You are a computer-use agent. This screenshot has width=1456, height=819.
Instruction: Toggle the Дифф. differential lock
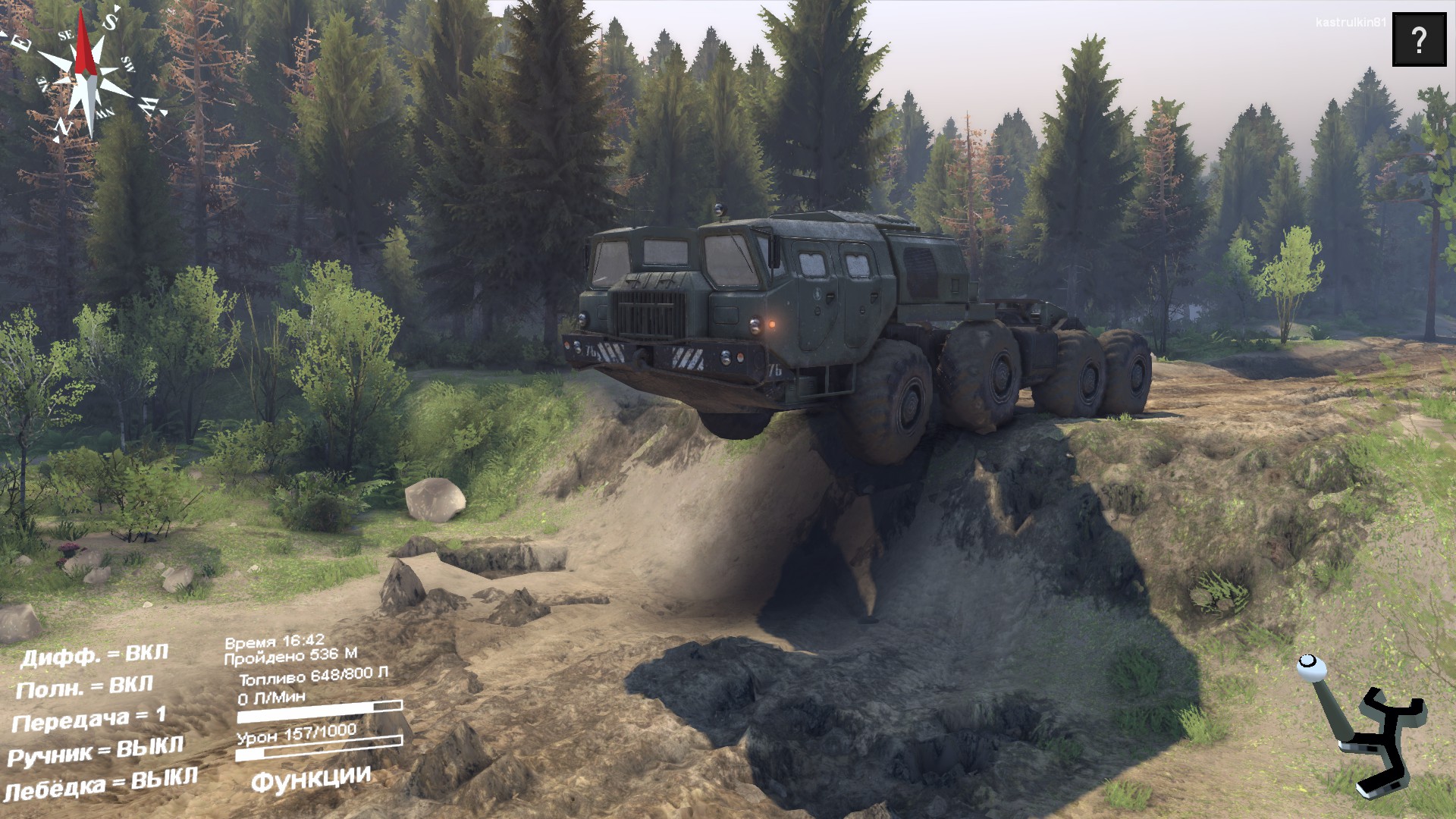pos(94,655)
